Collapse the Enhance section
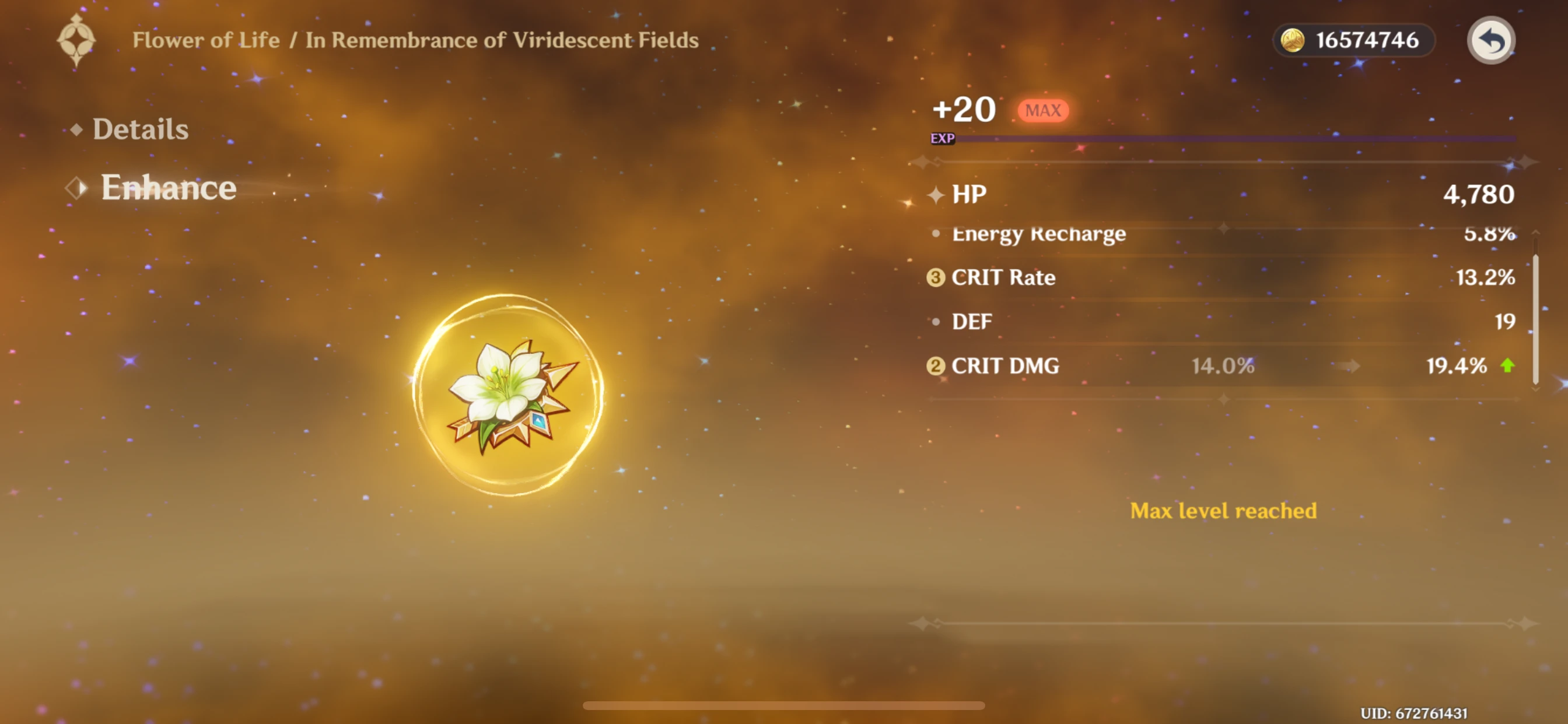1568x724 pixels. coord(167,188)
